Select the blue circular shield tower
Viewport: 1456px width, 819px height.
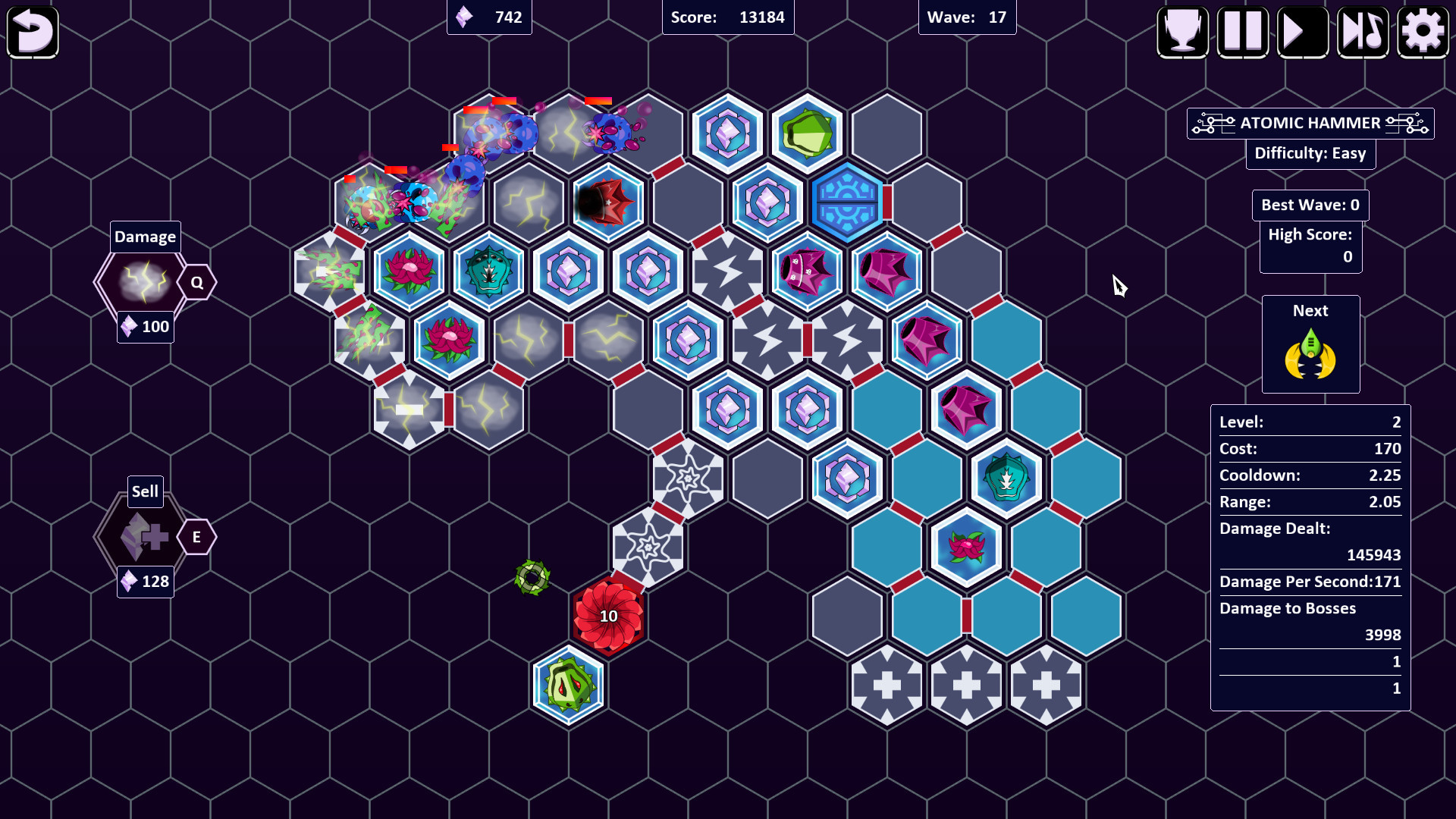click(847, 202)
